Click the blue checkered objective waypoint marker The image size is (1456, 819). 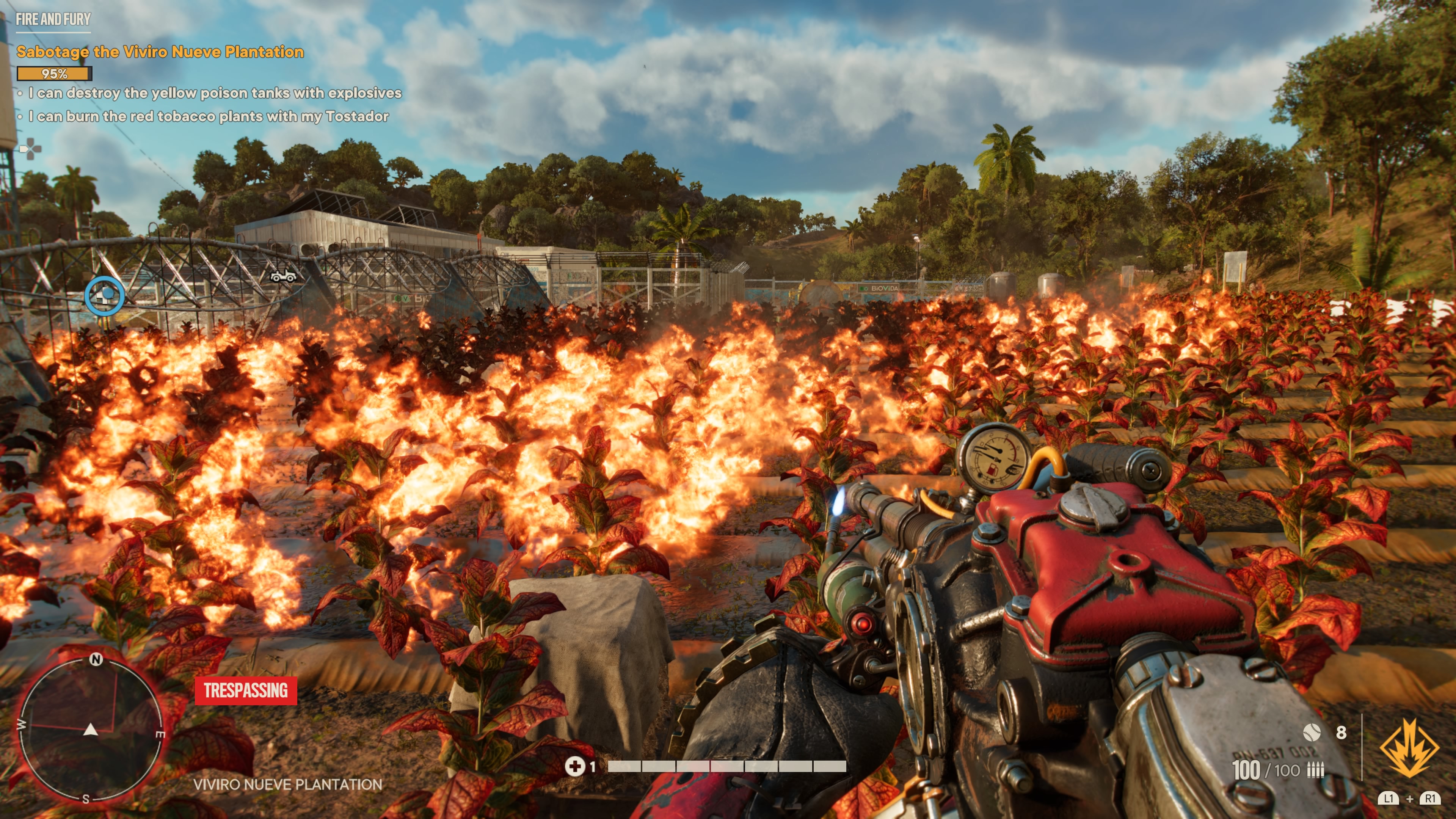point(105,296)
